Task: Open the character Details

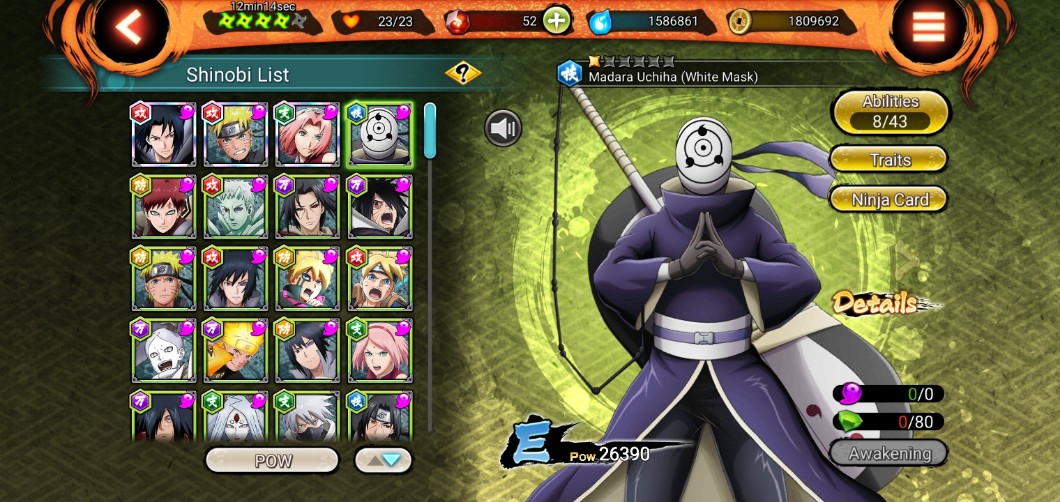Action: [x=877, y=303]
